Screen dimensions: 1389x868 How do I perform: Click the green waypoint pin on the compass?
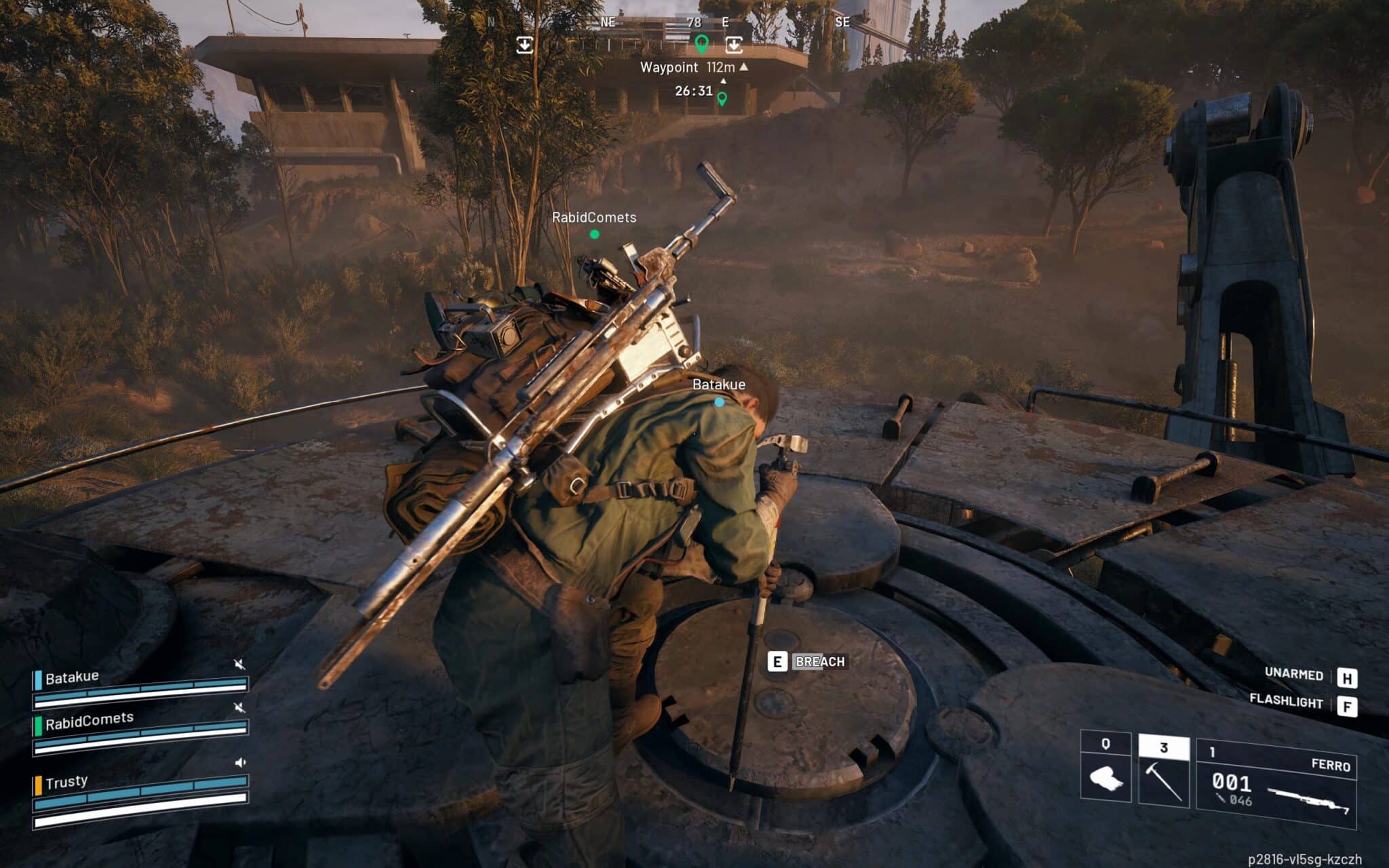point(702,45)
